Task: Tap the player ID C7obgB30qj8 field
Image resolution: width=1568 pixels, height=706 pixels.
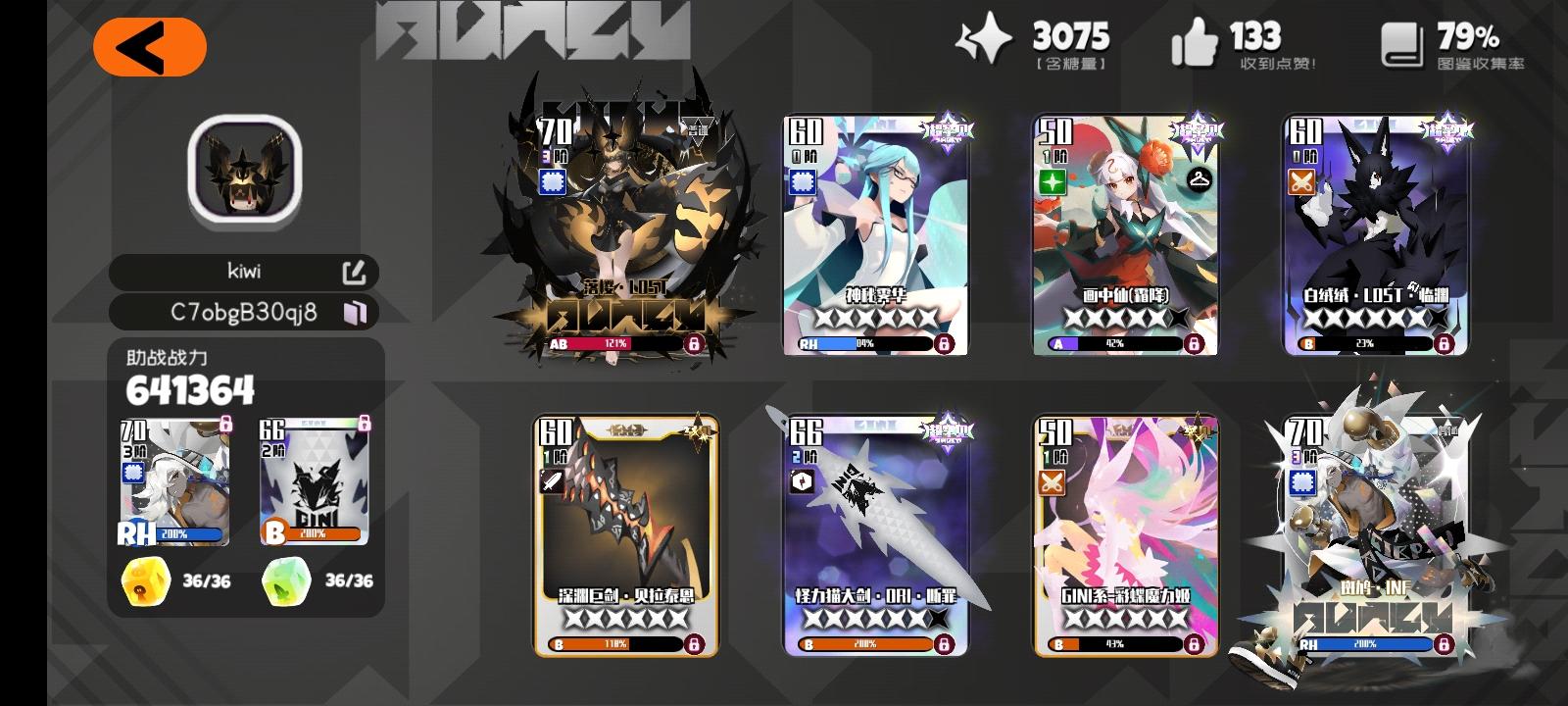Action: click(245, 313)
